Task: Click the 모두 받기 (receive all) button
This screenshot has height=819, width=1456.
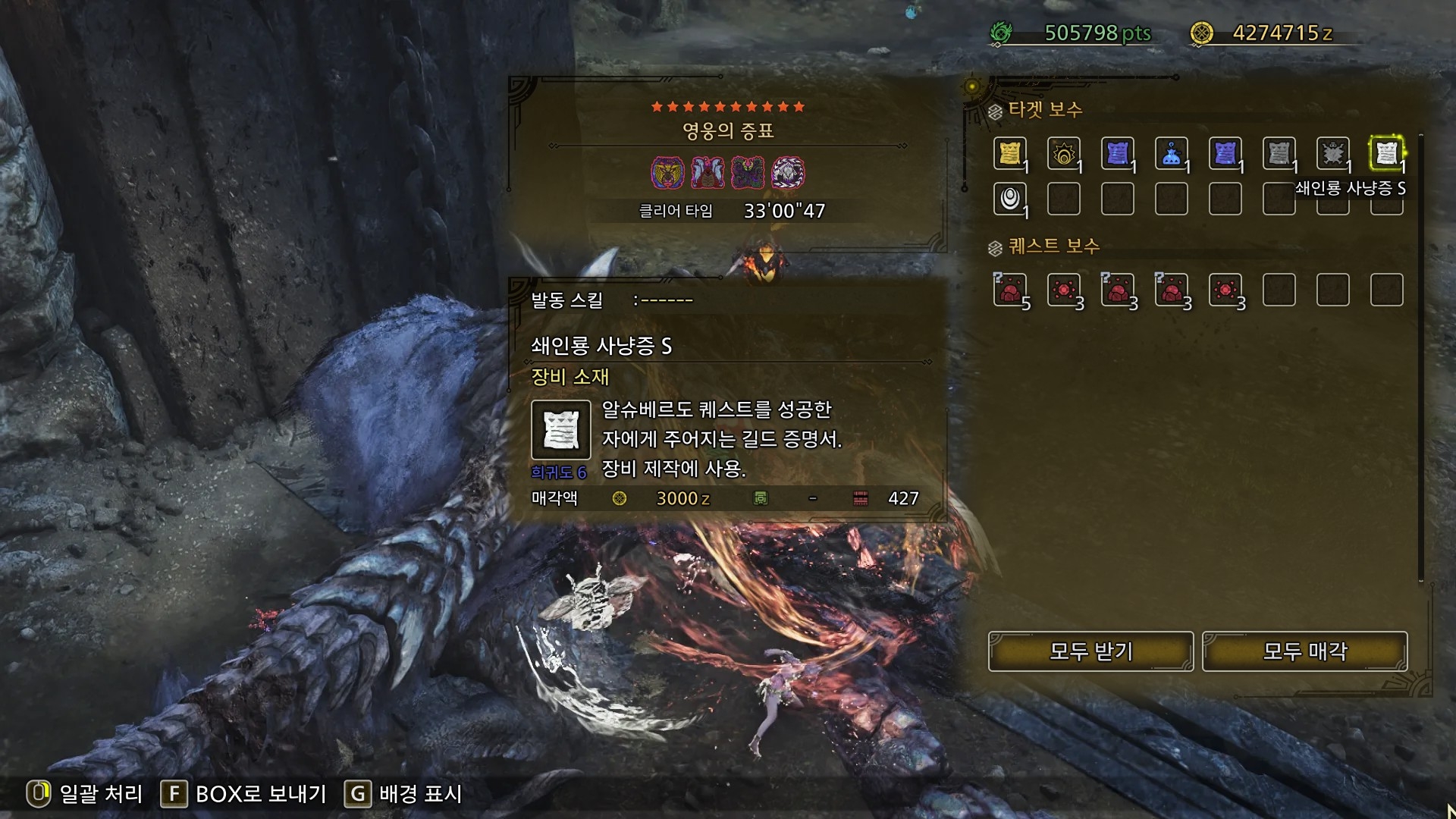Action: tap(1090, 651)
